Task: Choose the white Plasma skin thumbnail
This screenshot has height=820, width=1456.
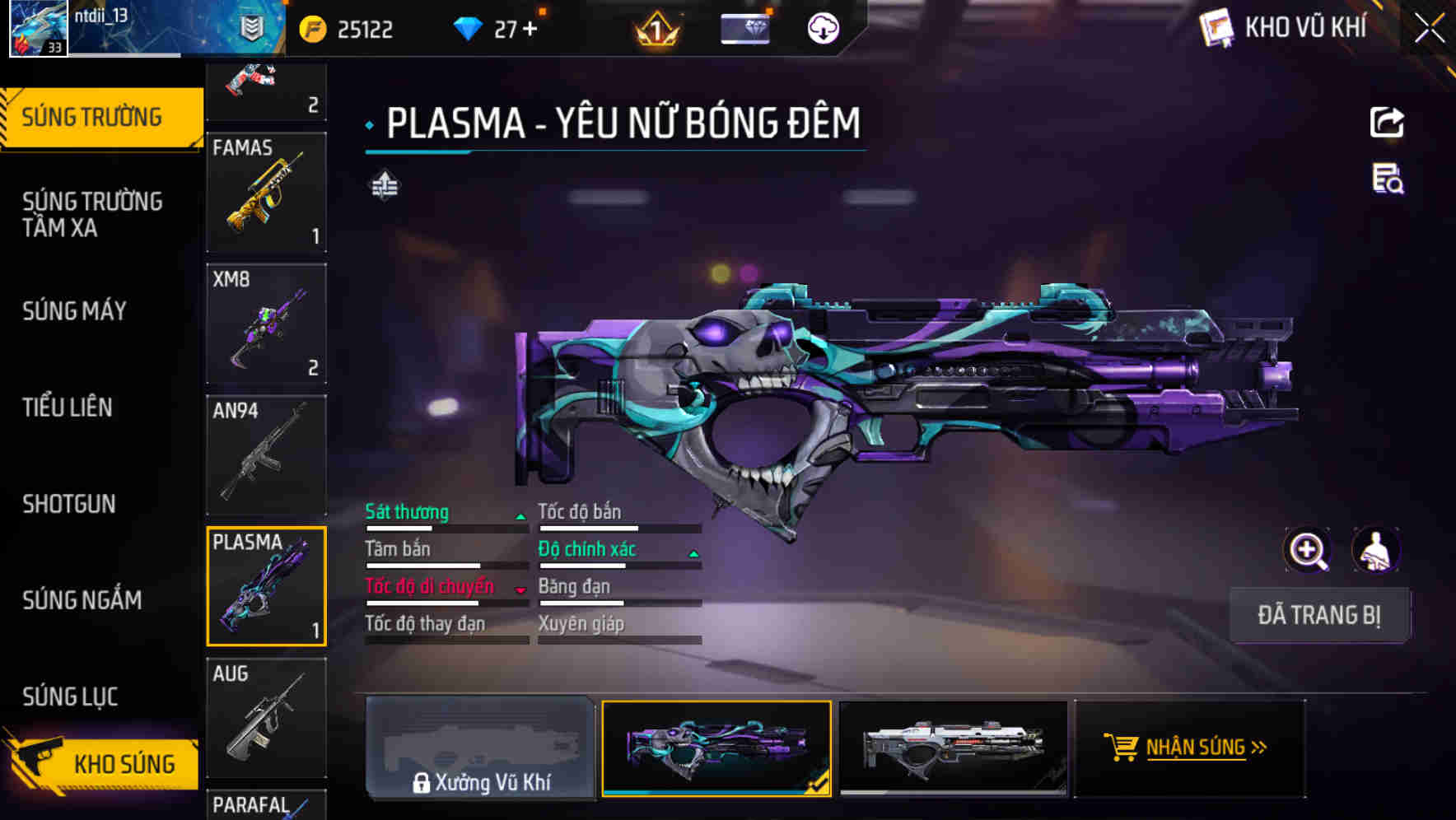Action: pos(953,748)
